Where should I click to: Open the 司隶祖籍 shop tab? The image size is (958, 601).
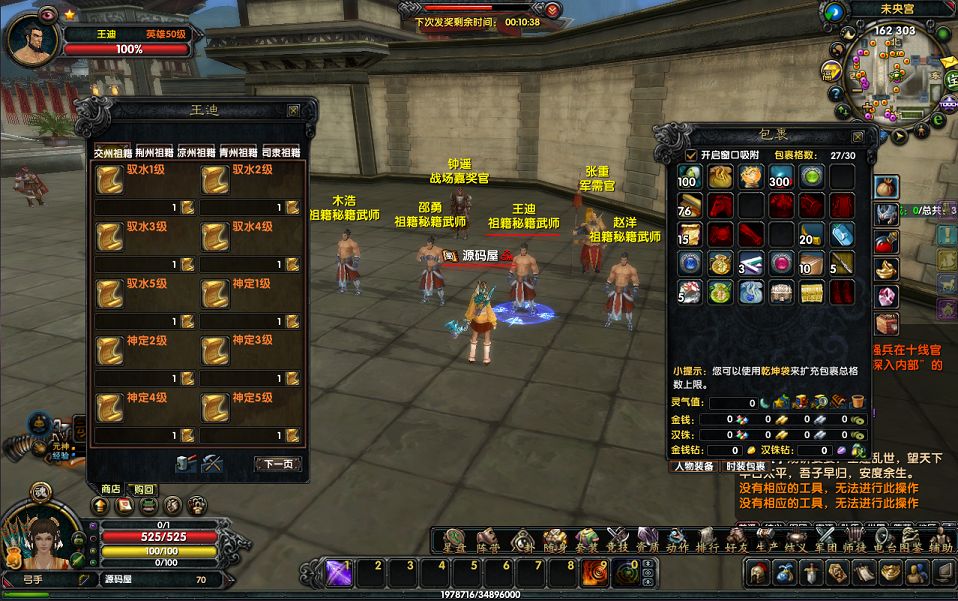(281, 153)
